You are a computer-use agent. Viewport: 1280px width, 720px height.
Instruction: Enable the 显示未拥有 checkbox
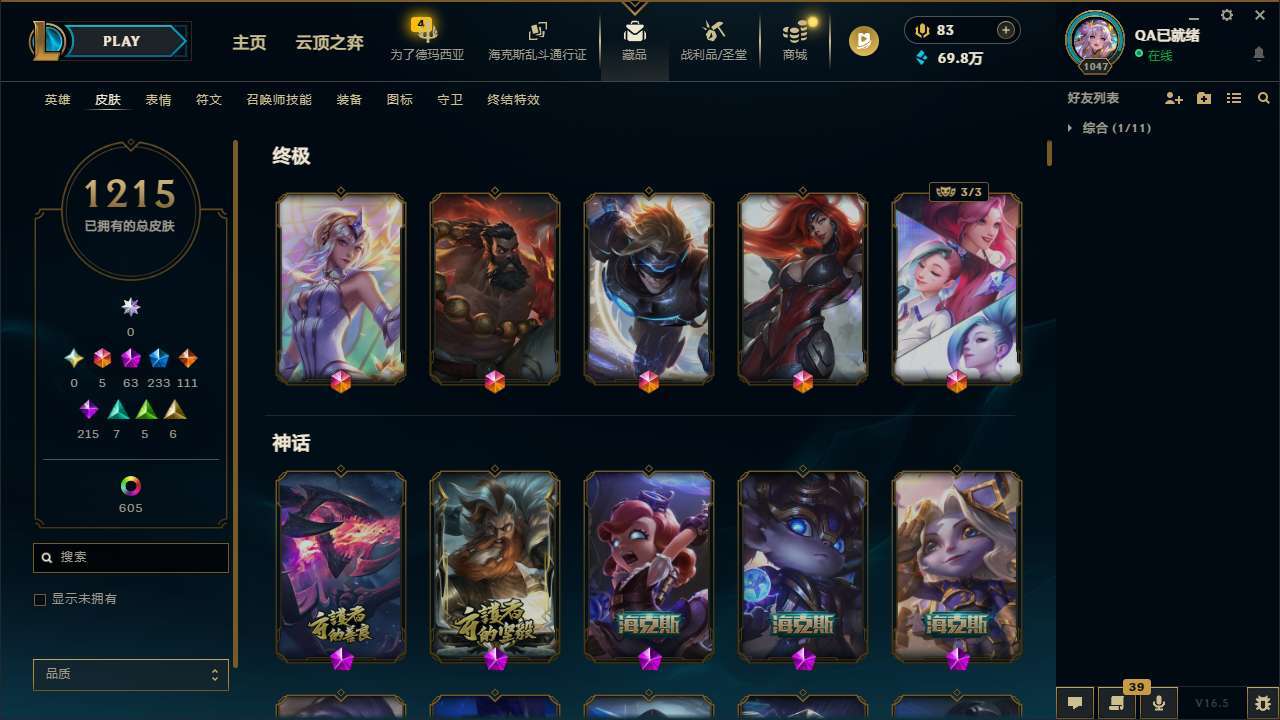(x=40, y=599)
